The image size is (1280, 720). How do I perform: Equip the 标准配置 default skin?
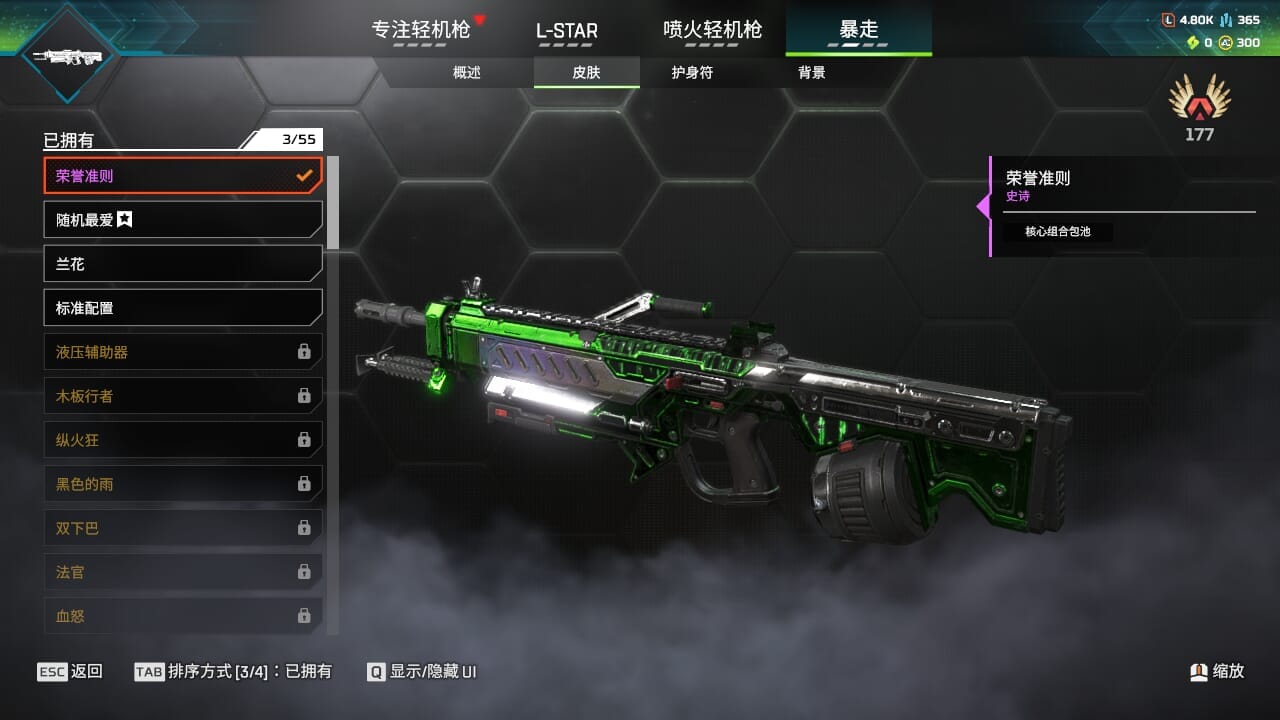click(x=183, y=308)
